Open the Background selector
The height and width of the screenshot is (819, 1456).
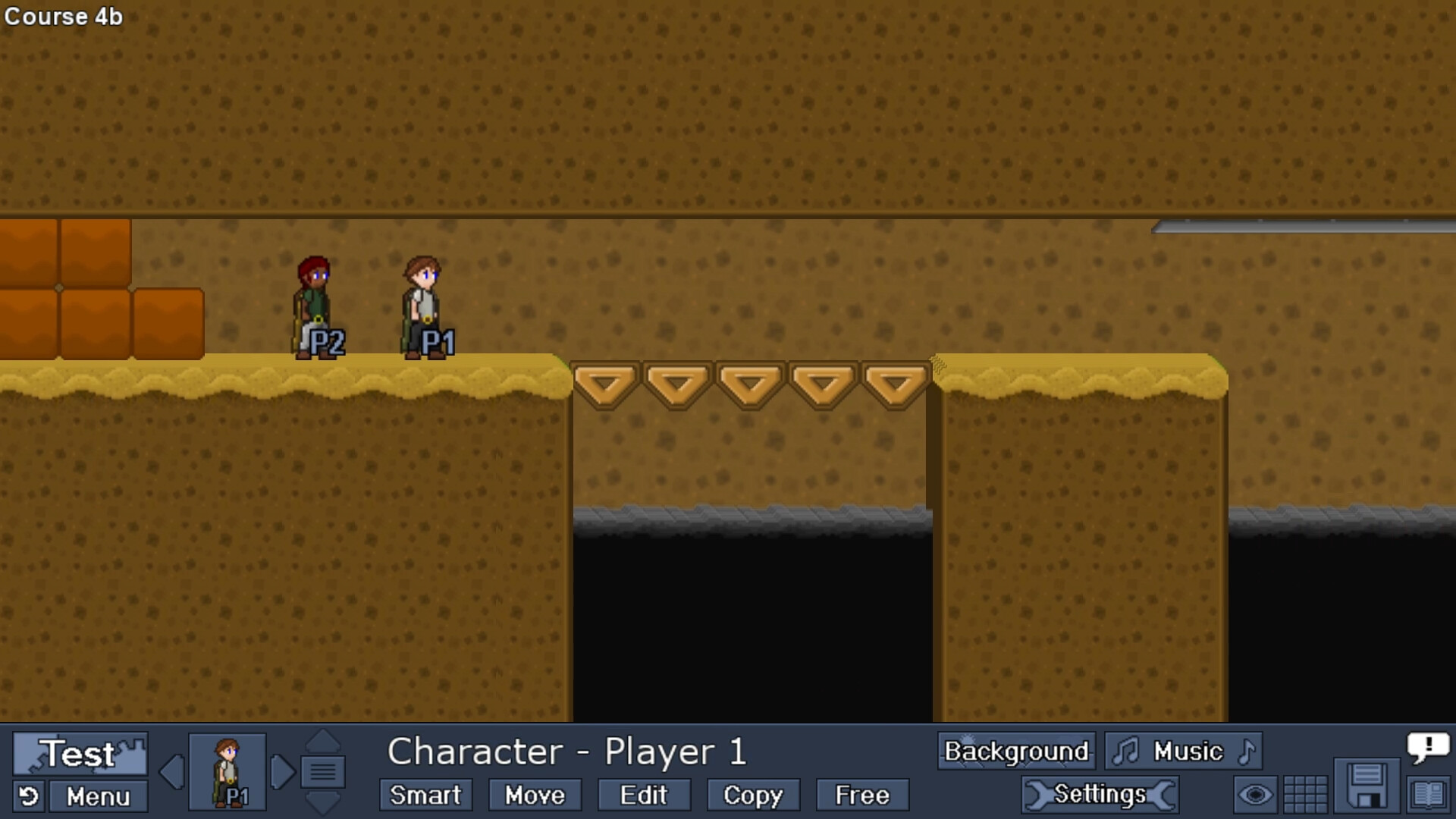[1015, 751]
